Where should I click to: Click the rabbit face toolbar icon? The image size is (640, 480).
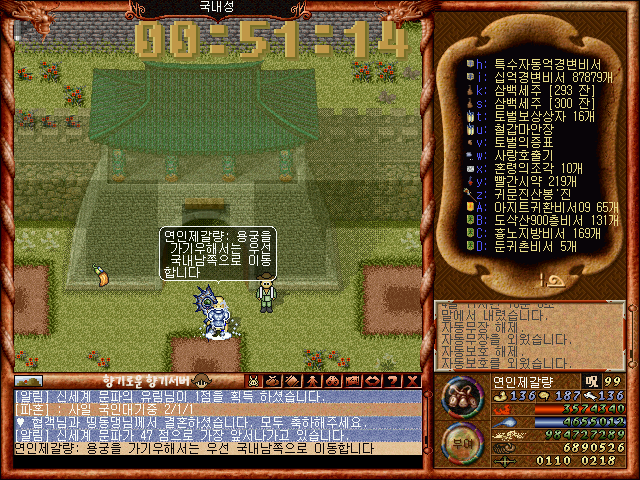pyautogui.click(x=254, y=380)
